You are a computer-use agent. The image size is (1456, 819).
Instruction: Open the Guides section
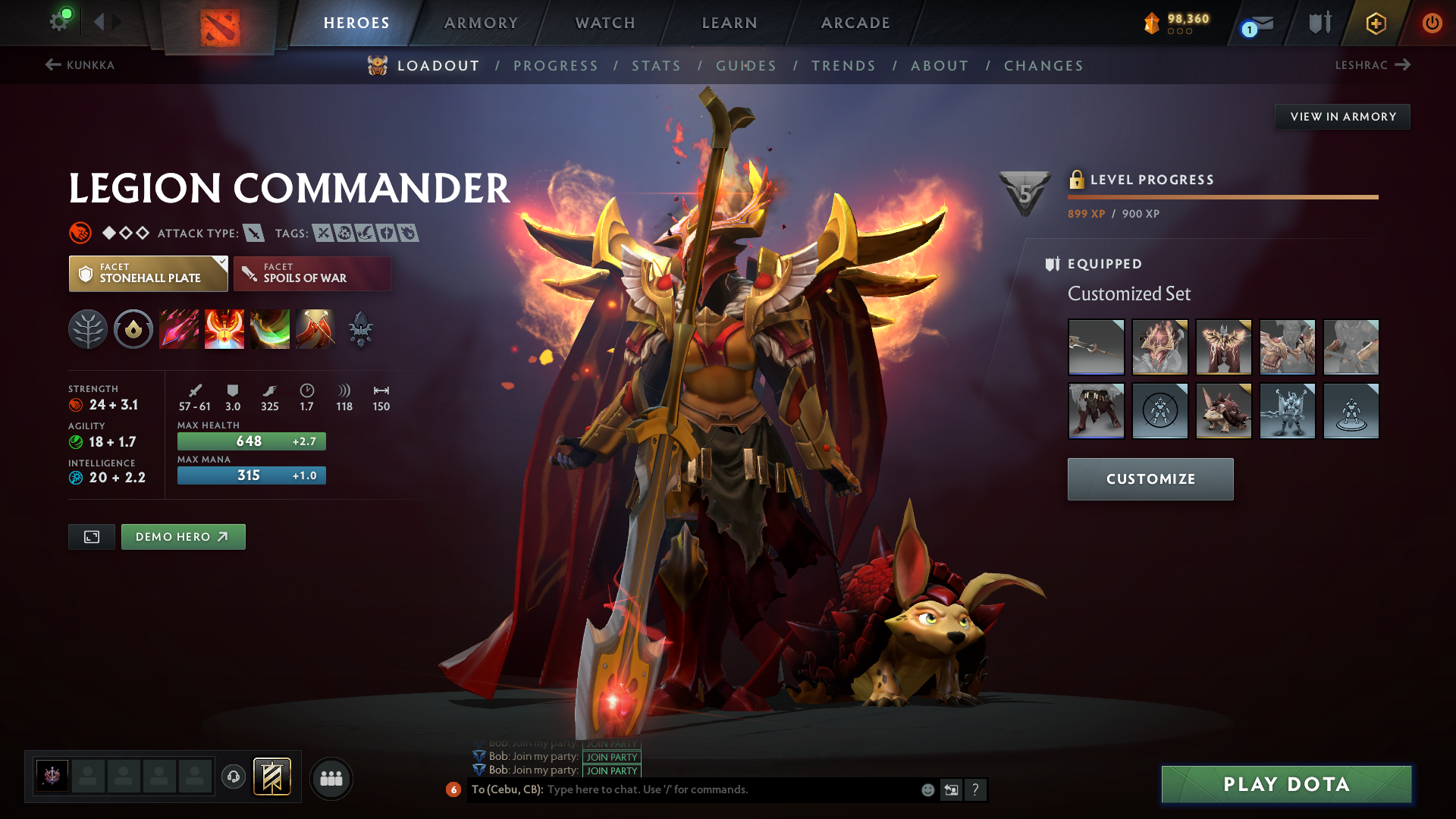point(746,66)
